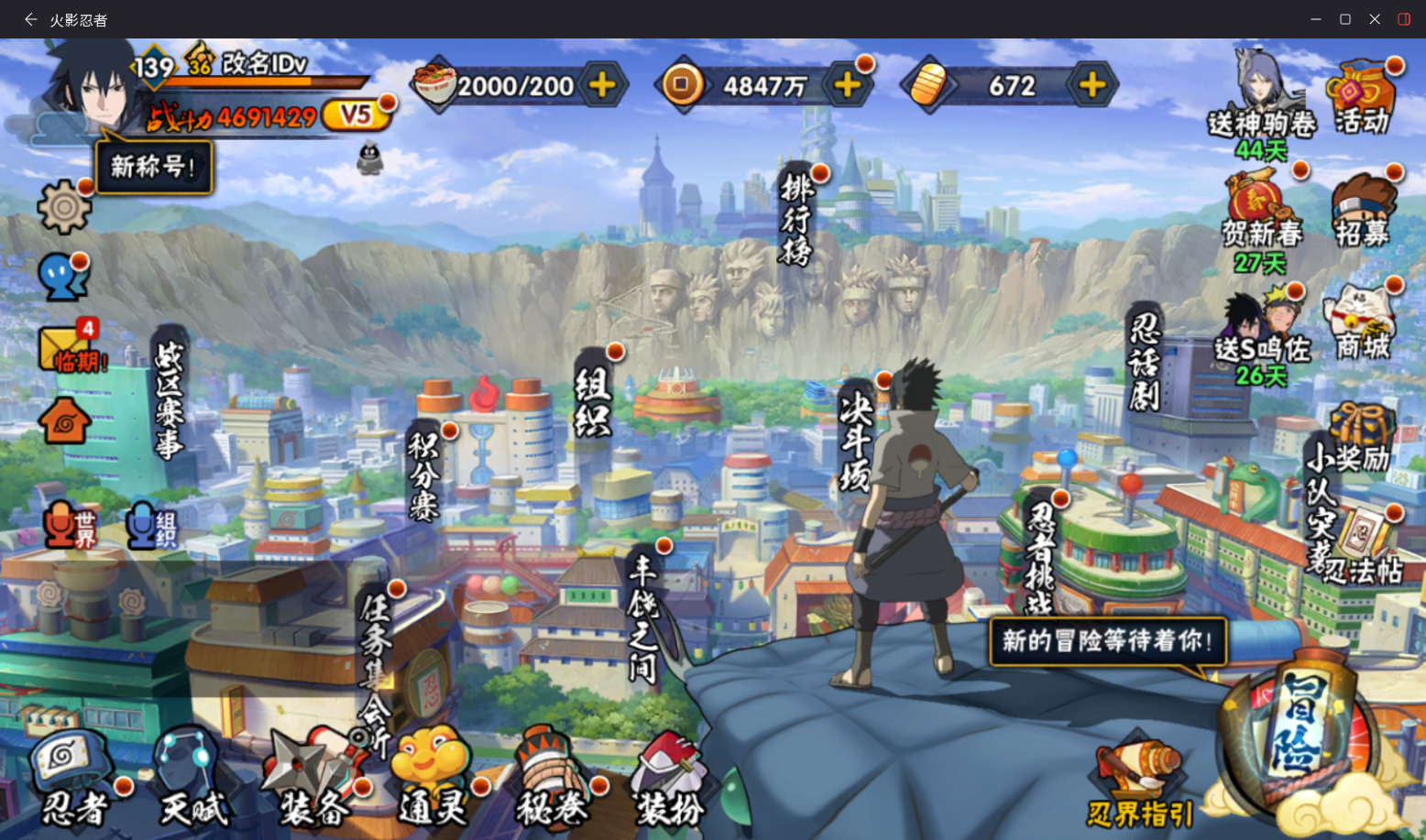Open the 秘卷 scroll menu
The width and height of the screenshot is (1426, 840).
pyautogui.click(x=552, y=780)
